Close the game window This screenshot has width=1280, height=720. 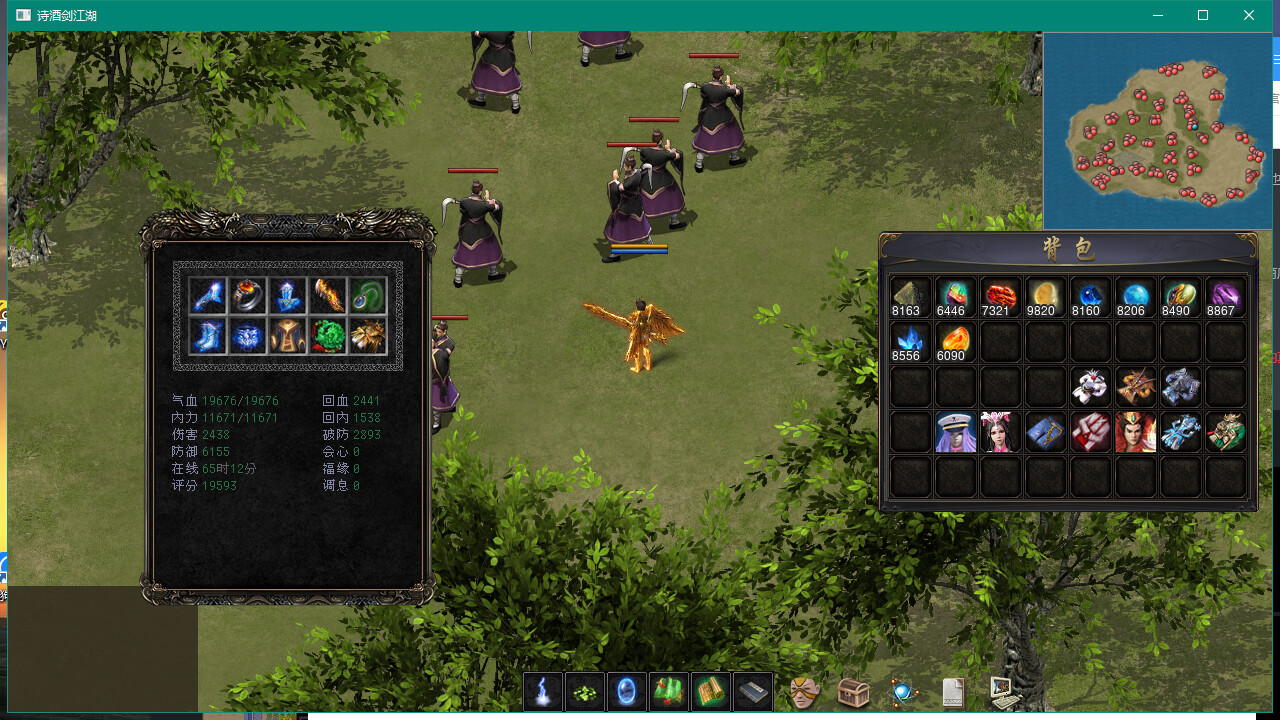tap(1249, 15)
